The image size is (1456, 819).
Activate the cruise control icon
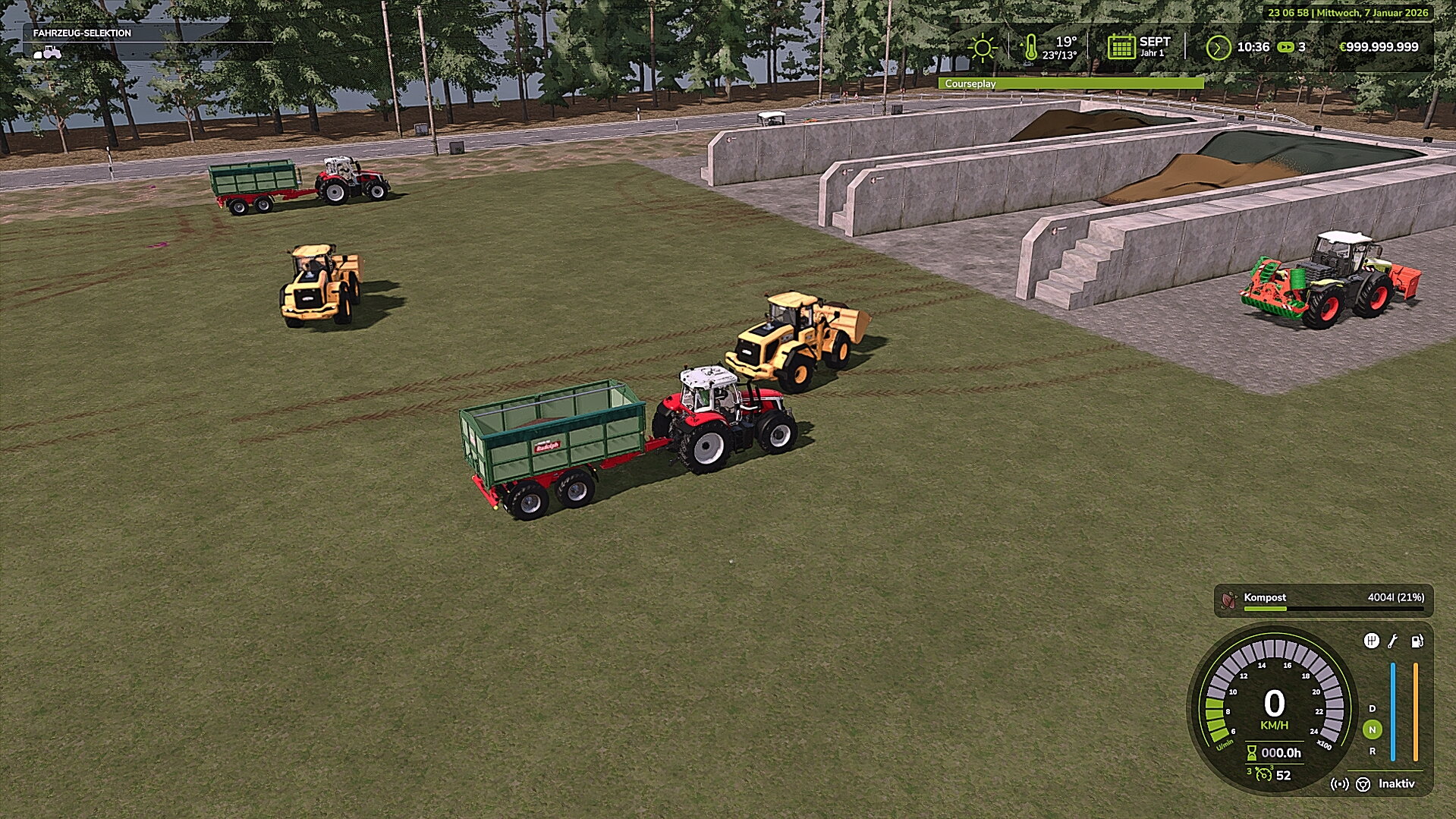[x=1339, y=785]
